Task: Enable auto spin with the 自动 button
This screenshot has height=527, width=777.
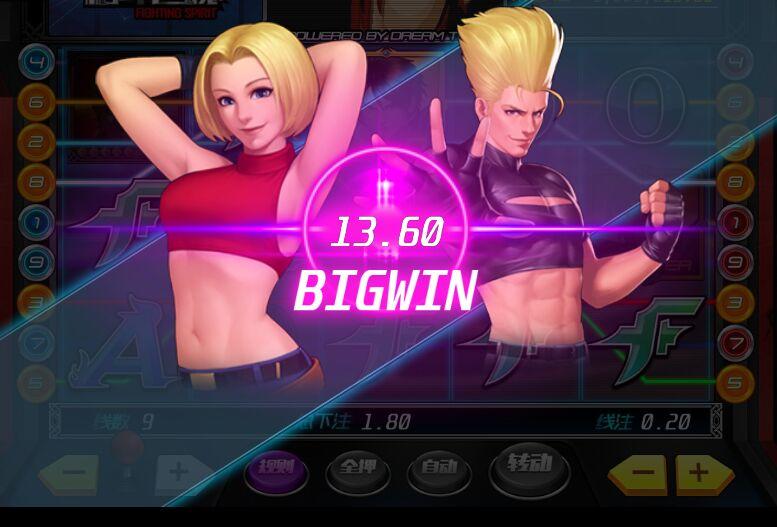Action: pyautogui.click(x=439, y=468)
